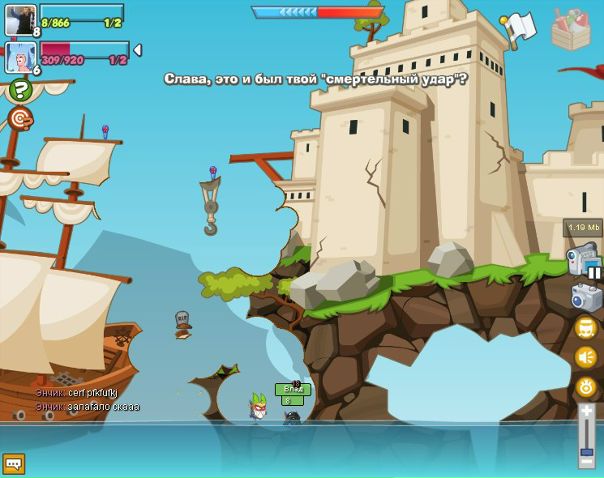
Task: Click the white surrender flag
Action: point(519,28)
